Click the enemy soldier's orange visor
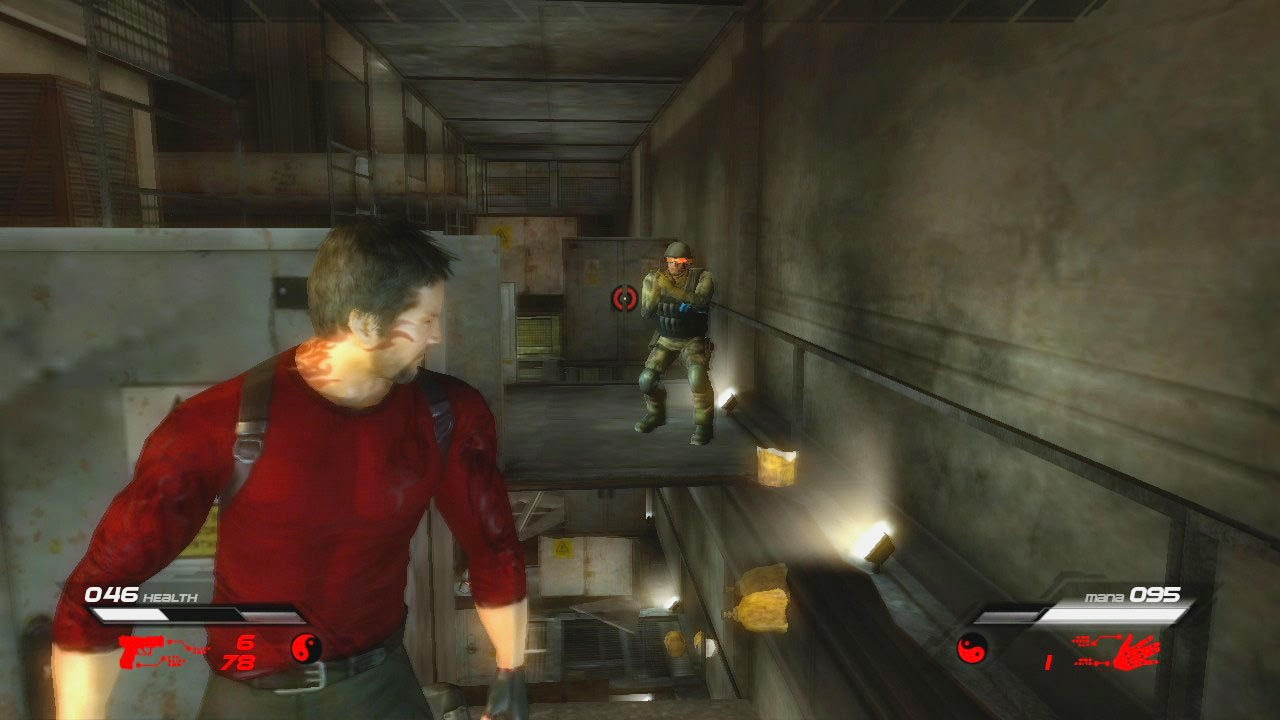This screenshot has width=1280, height=720. pyautogui.click(x=676, y=259)
